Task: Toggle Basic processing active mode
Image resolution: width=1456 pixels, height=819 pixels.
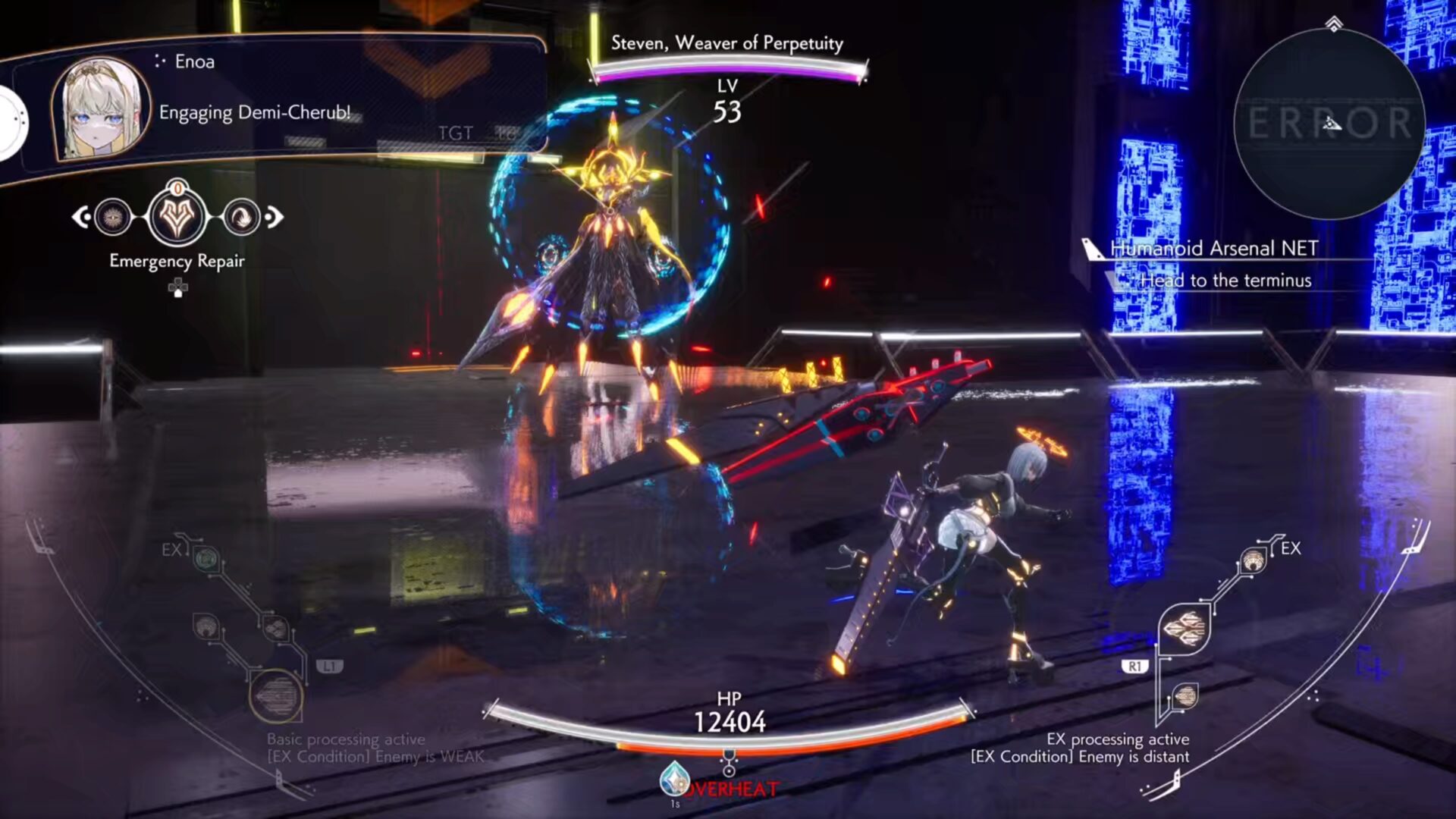Action: [x=345, y=739]
